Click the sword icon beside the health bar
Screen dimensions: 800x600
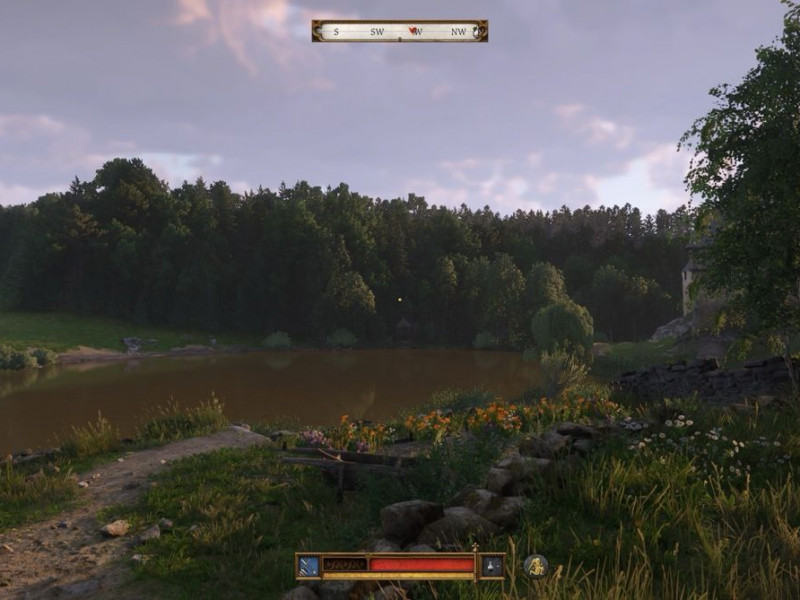pyautogui.click(x=309, y=566)
